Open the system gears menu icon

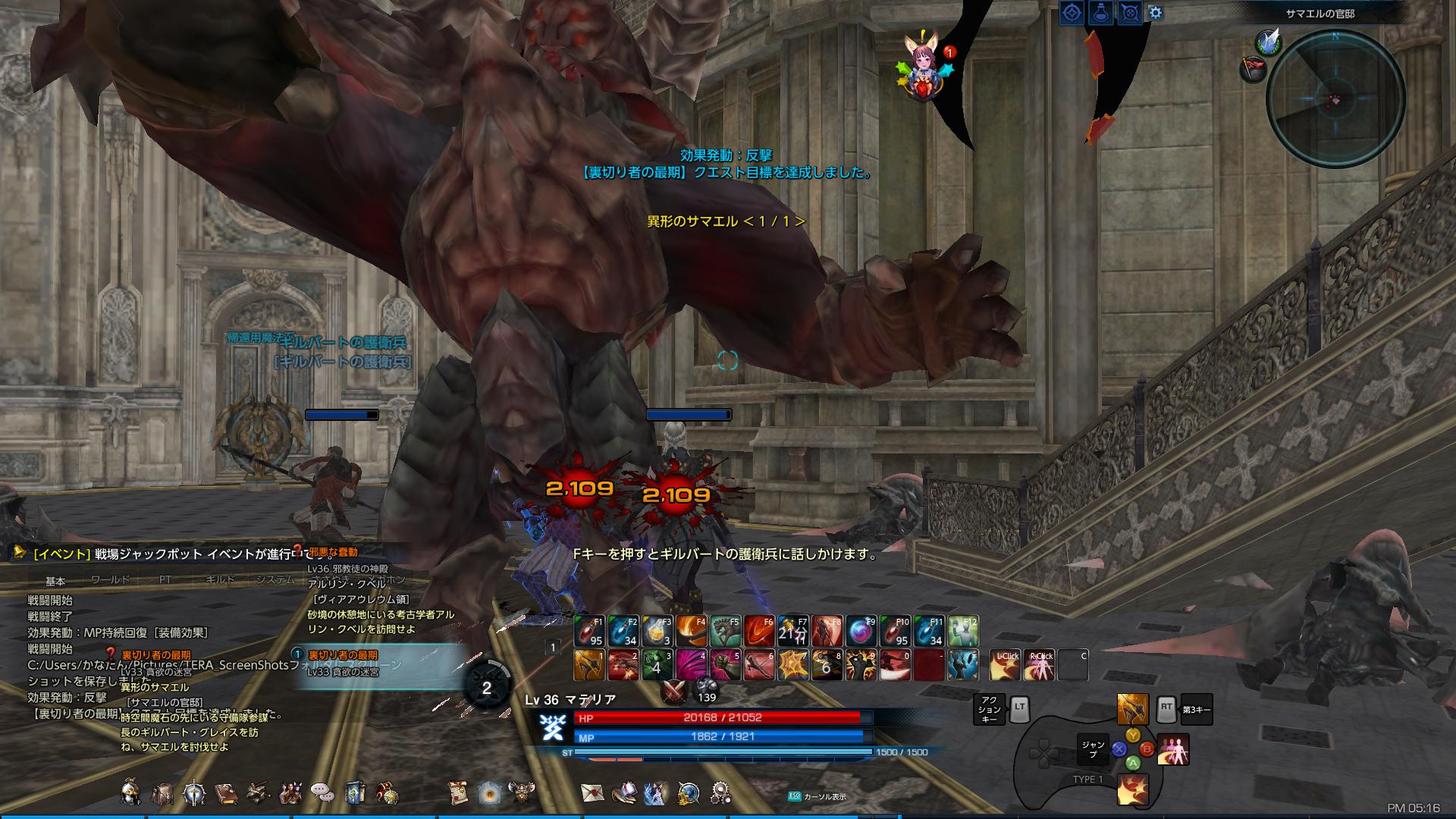[x=720, y=793]
